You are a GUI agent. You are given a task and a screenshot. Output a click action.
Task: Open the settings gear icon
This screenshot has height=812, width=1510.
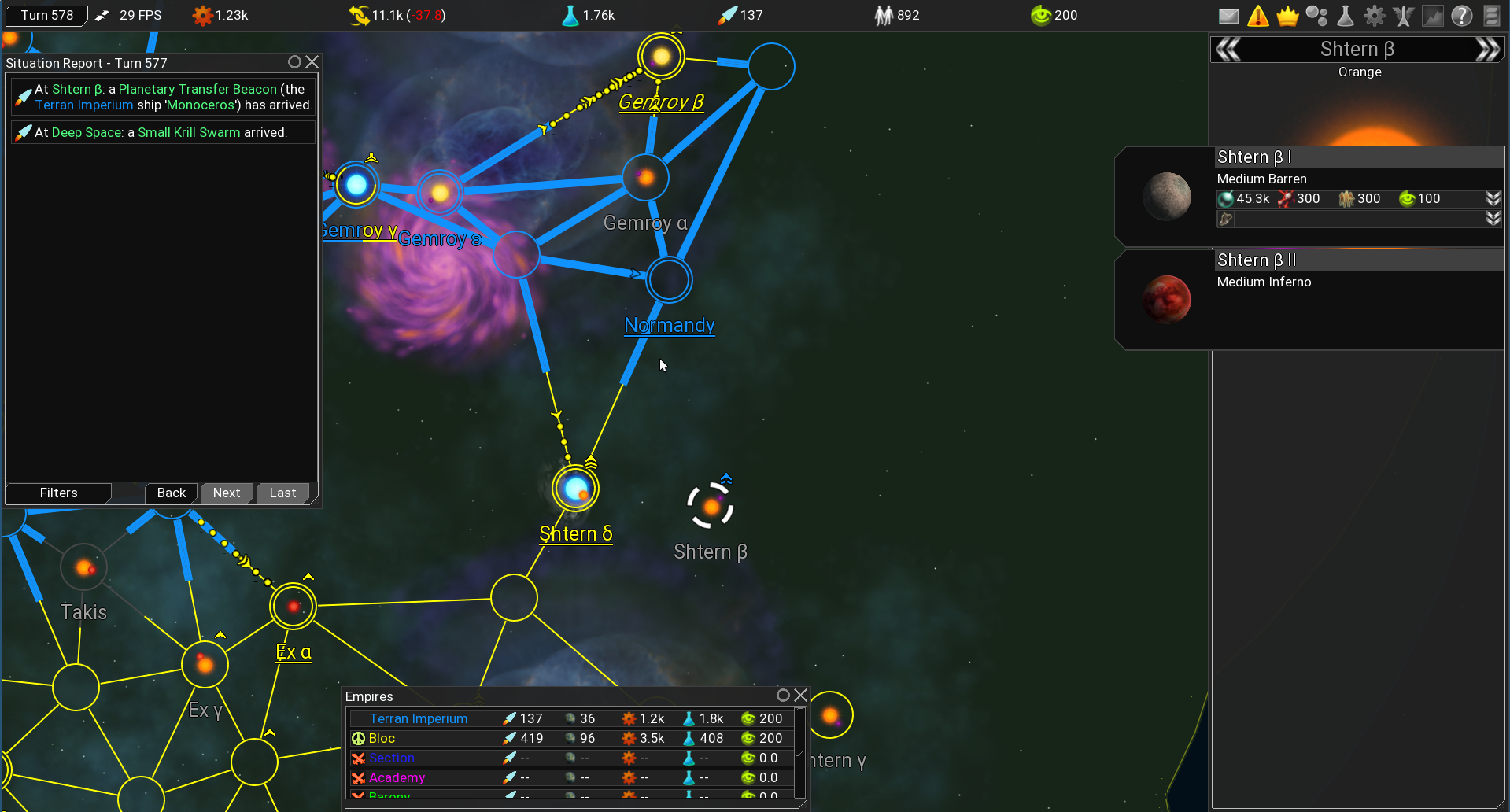(1375, 15)
